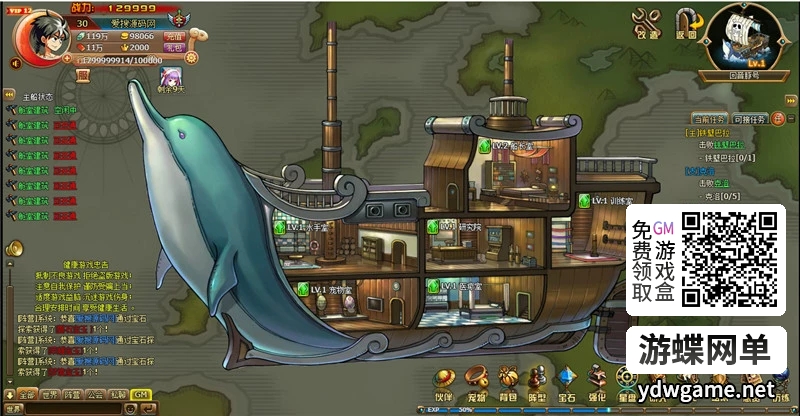Open the 宠物 pet menu
The width and height of the screenshot is (800, 416).
479,381
